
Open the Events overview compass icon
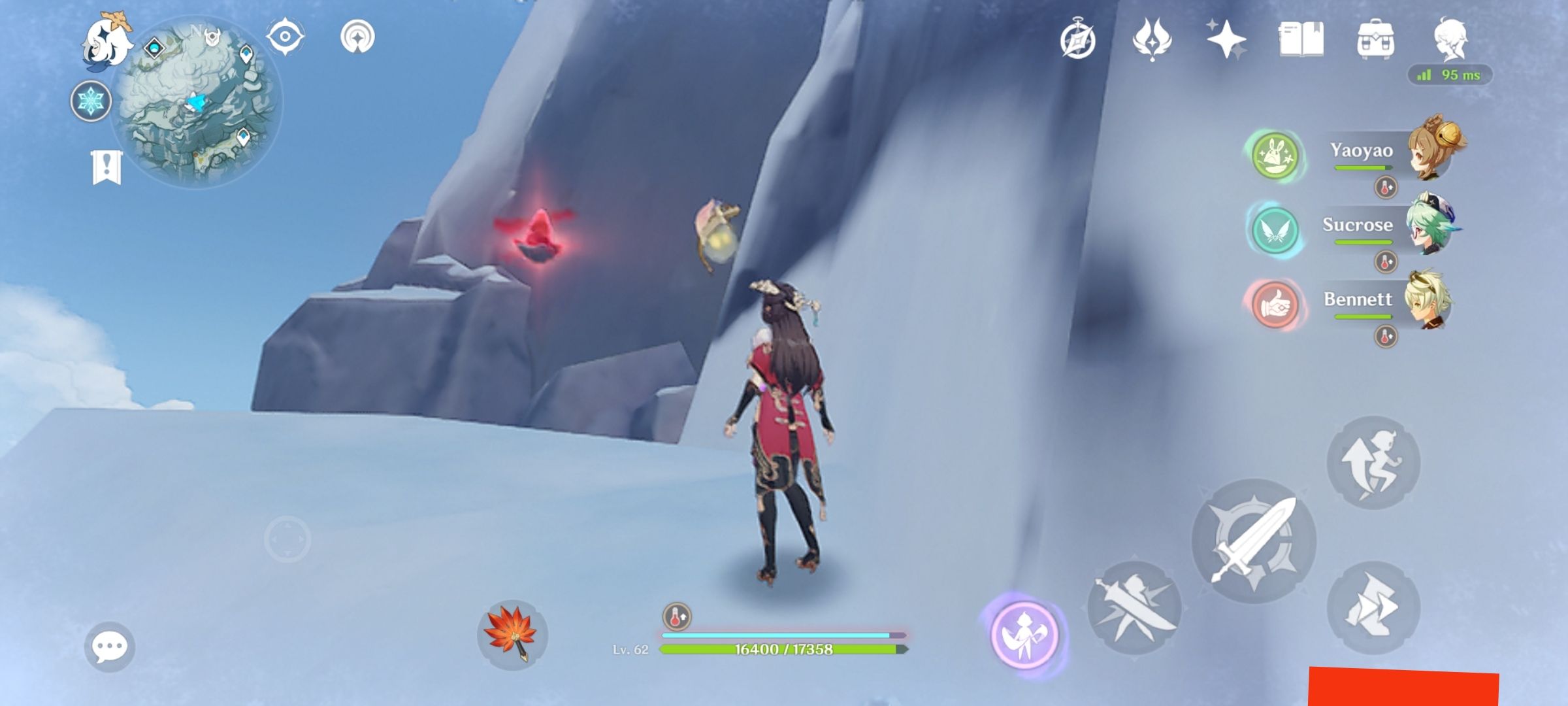coord(1079,41)
